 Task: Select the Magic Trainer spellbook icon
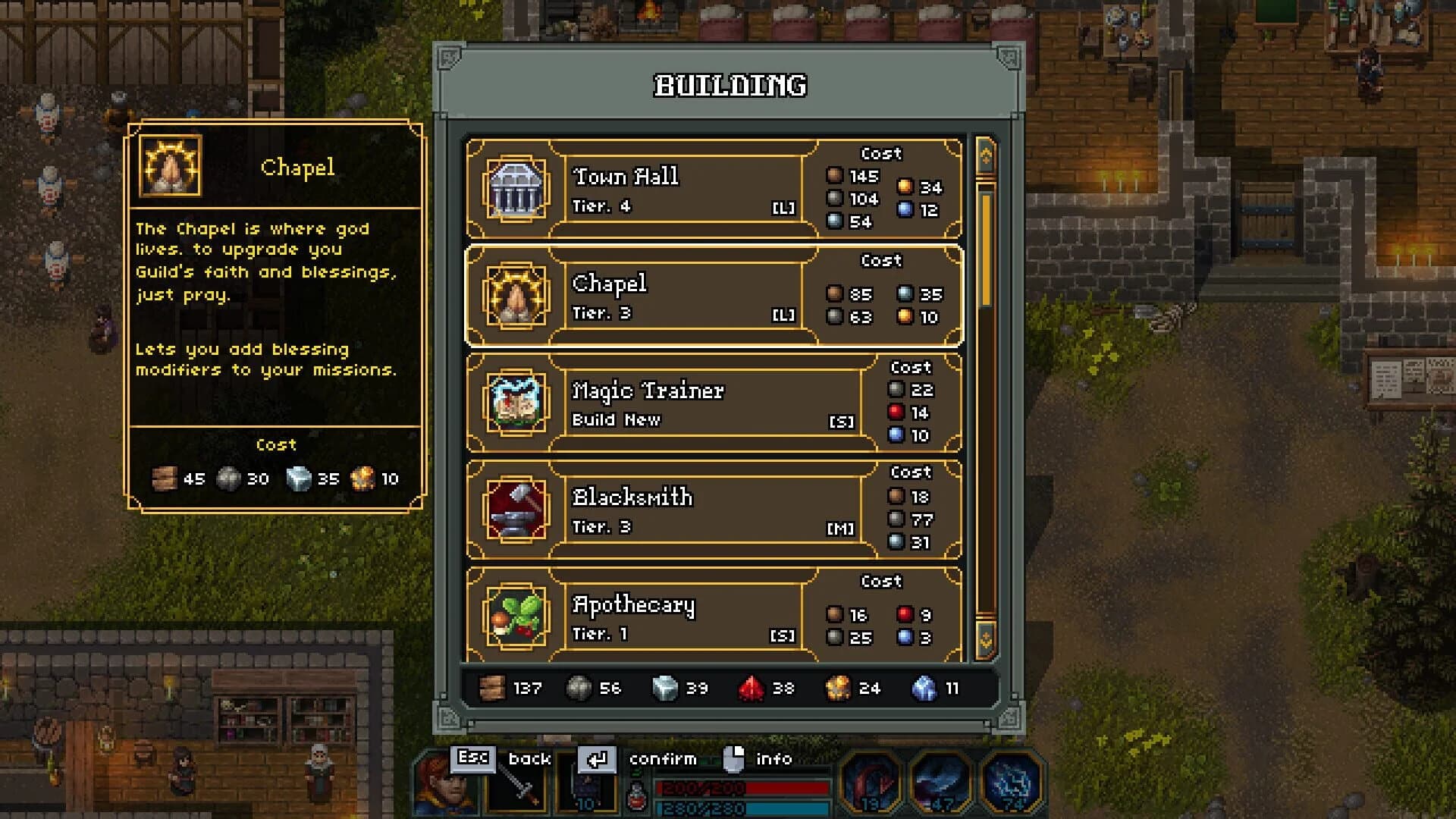point(516,404)
